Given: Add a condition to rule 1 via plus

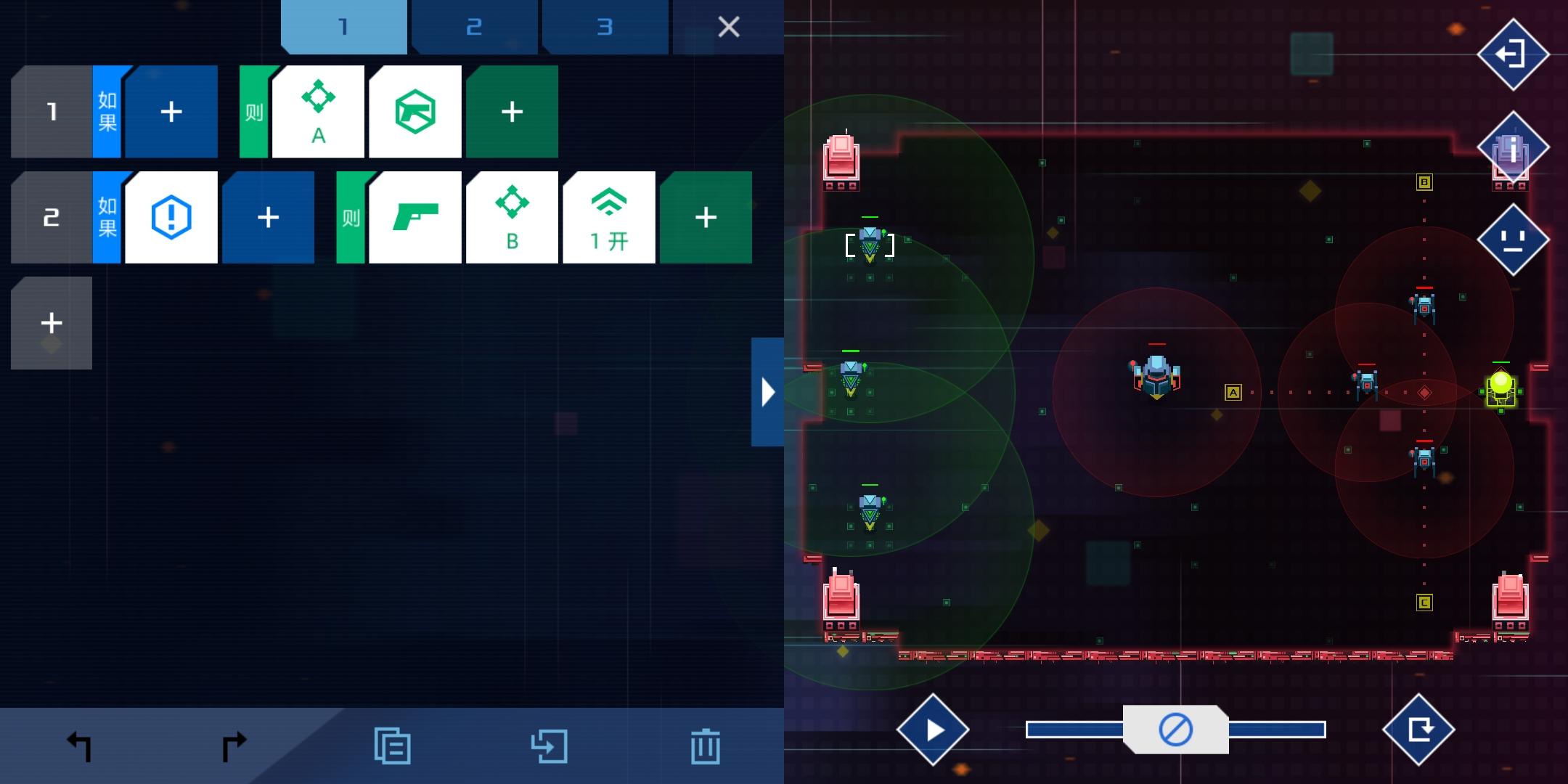Looking at the screenshot, I should (171, 112).
